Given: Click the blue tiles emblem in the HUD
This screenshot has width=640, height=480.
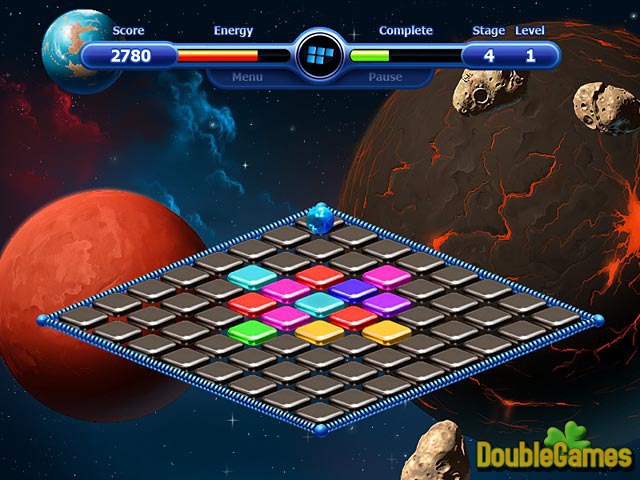Looking at the screenshot, I should 319,54.
